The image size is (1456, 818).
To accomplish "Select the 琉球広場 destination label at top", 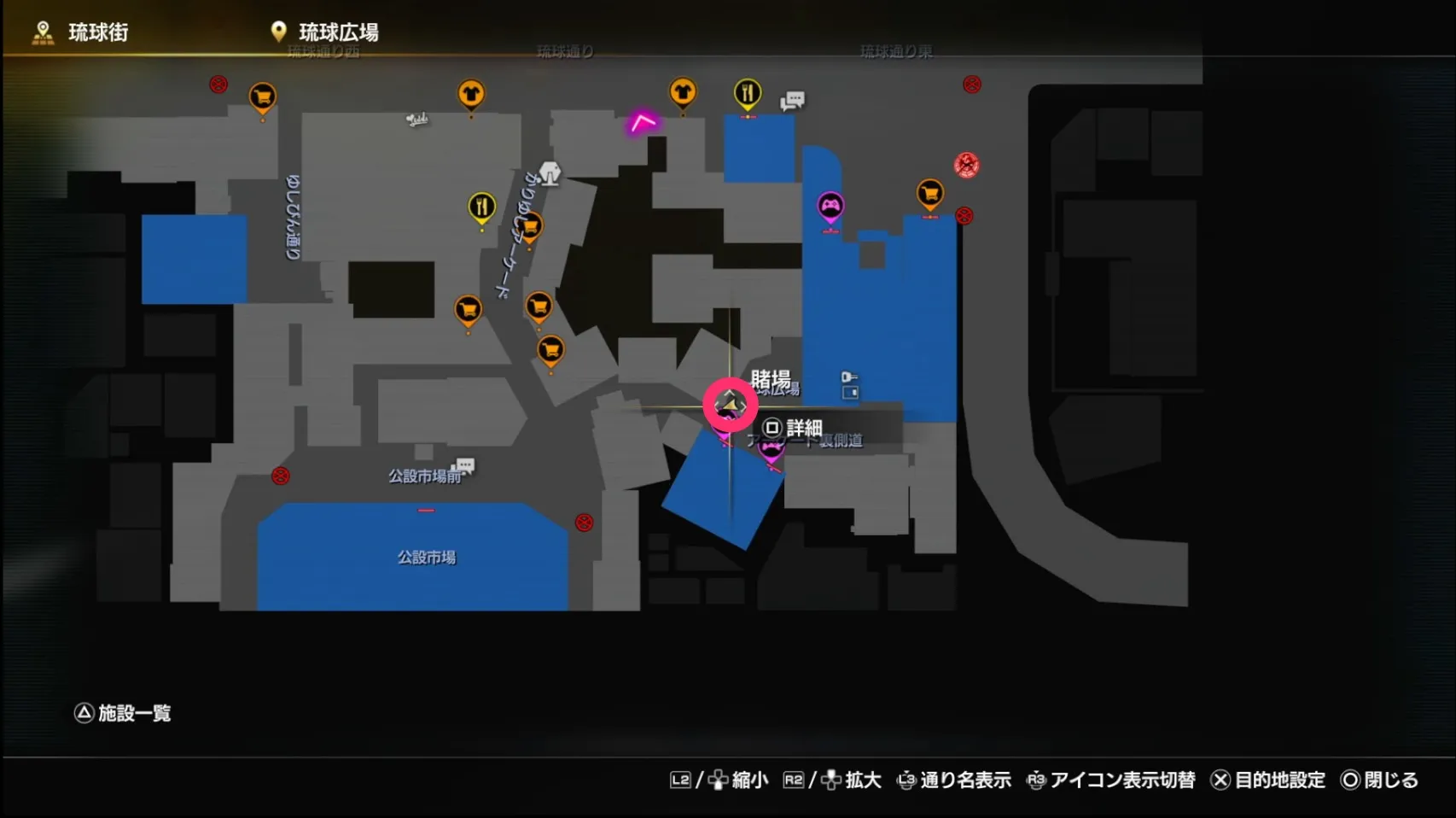I will pos(337,32).
